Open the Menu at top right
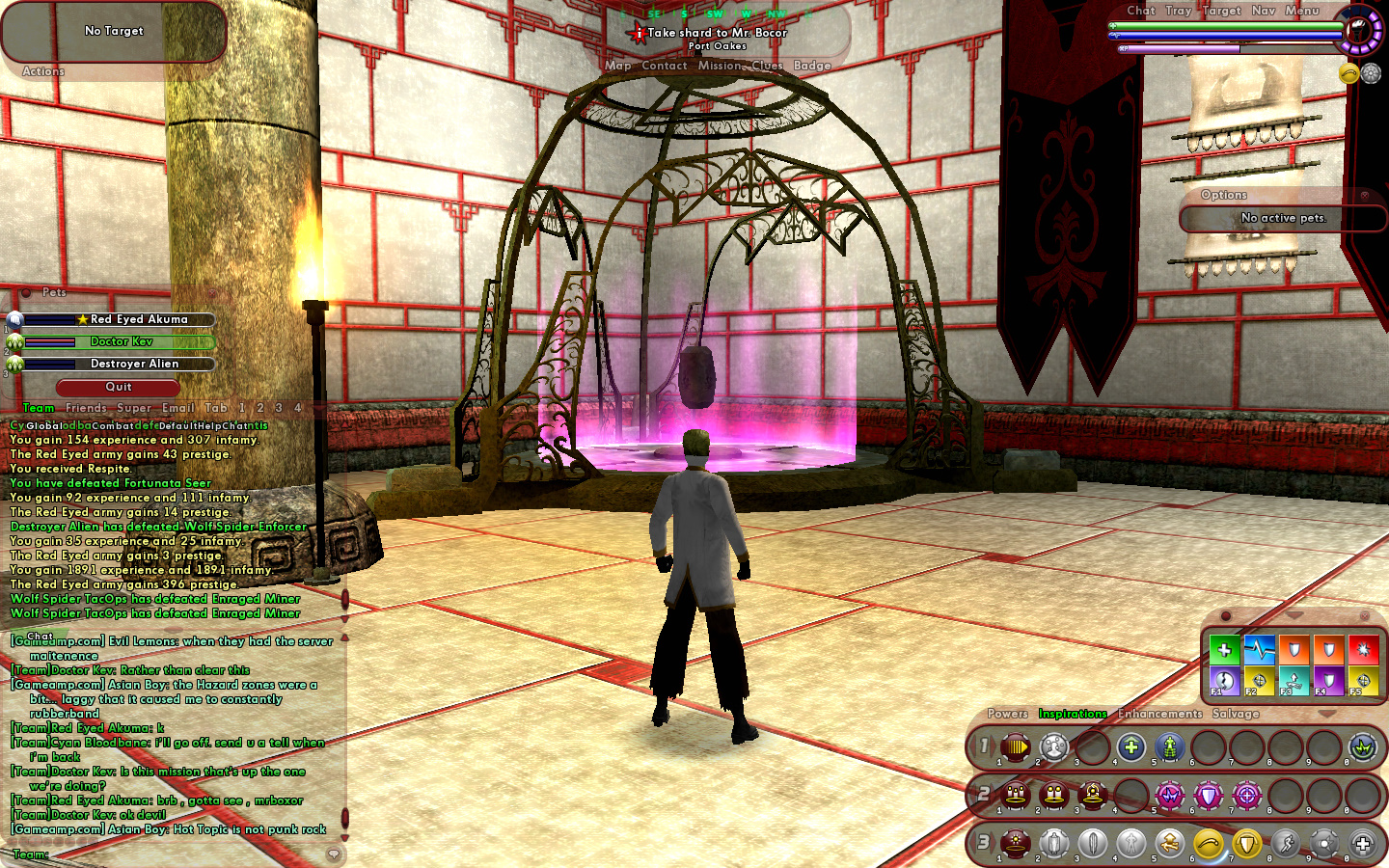 click(1302, 11)
